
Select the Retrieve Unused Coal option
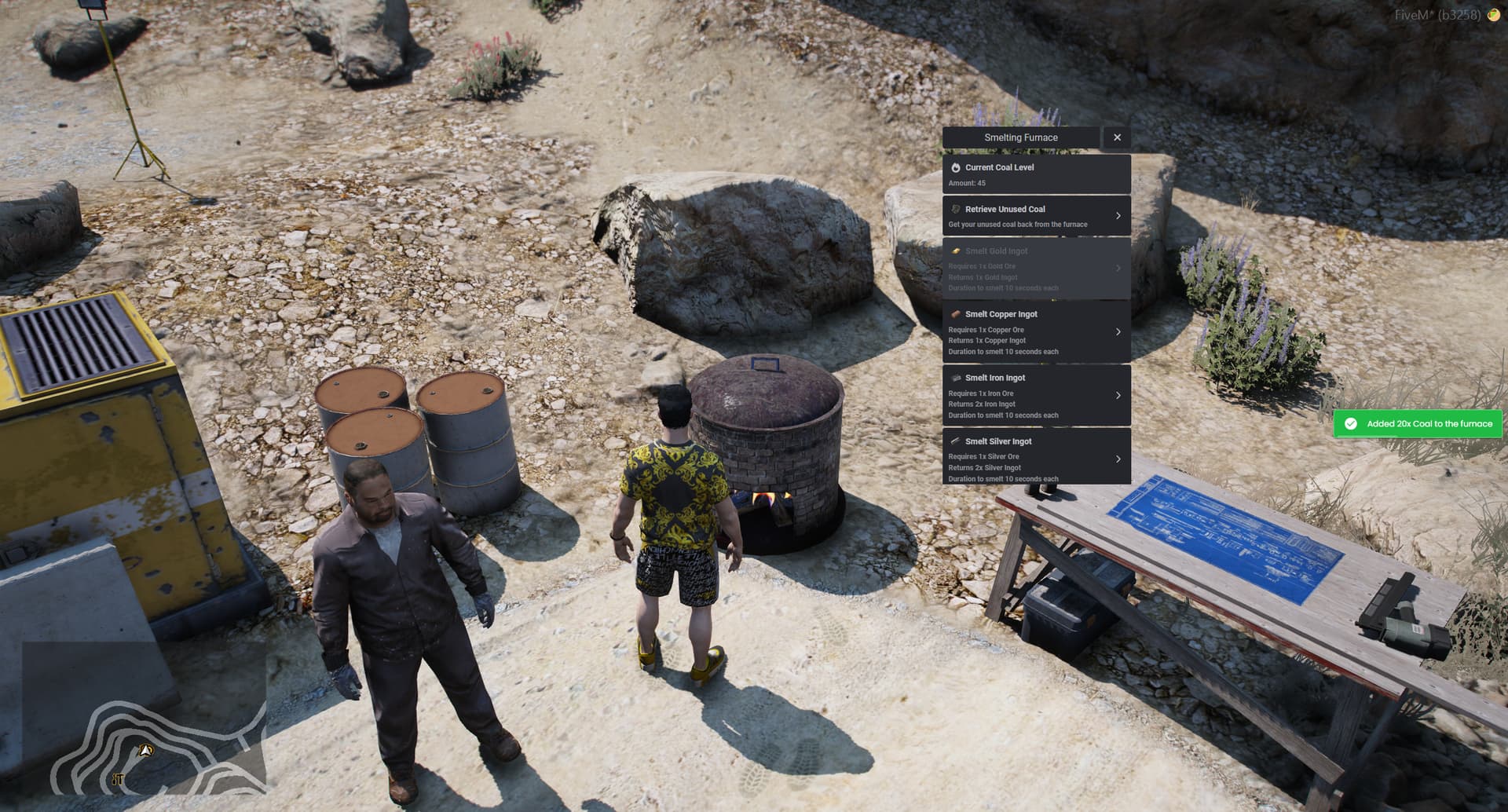[x=1029, y=215]
